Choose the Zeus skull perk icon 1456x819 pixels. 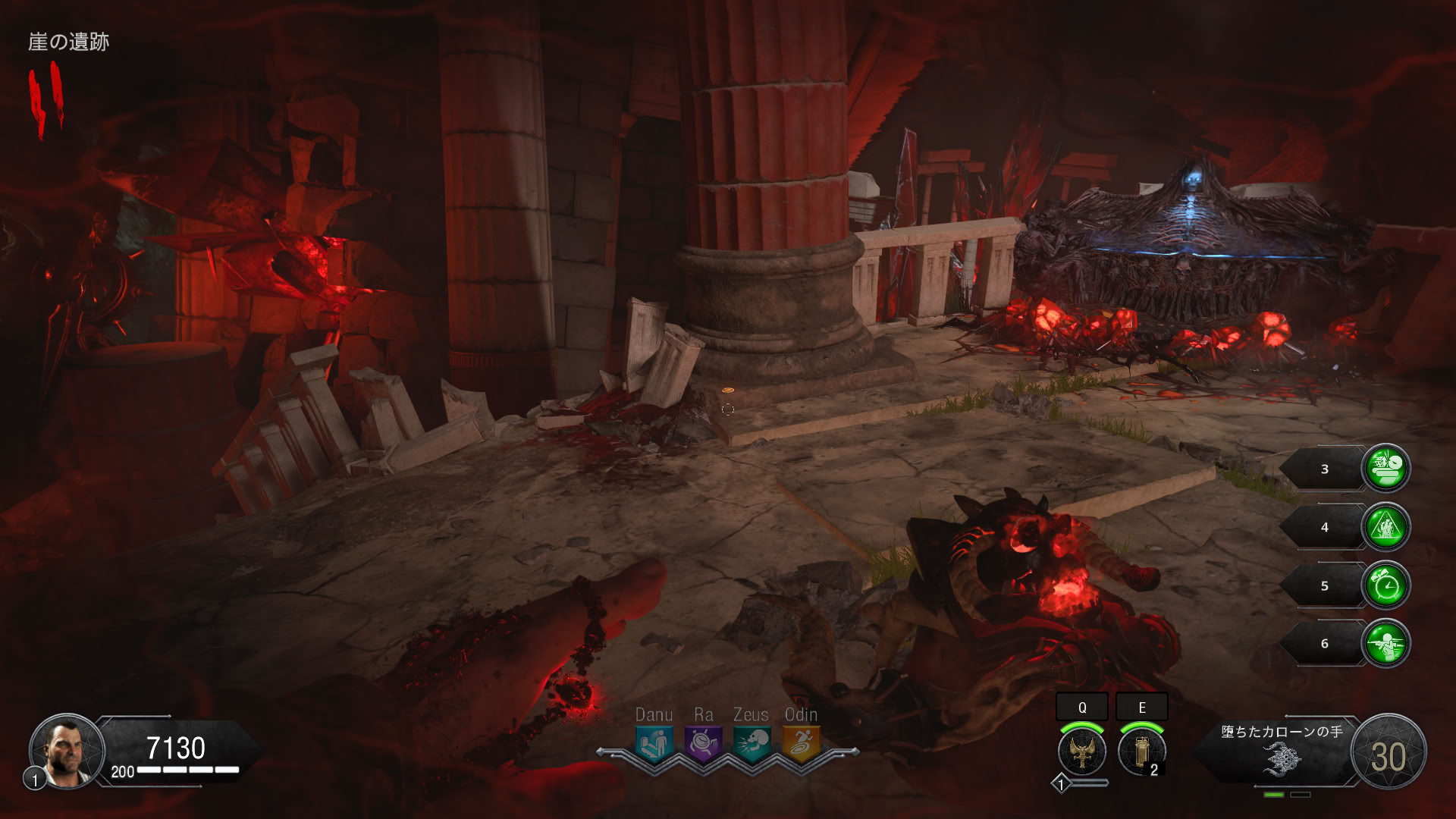752,743
